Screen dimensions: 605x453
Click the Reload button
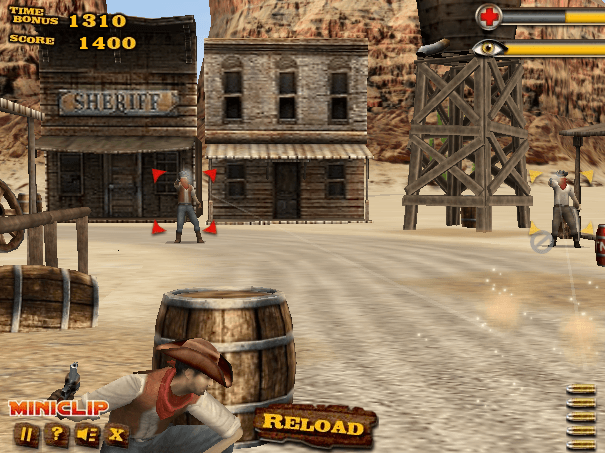(313, 425)
